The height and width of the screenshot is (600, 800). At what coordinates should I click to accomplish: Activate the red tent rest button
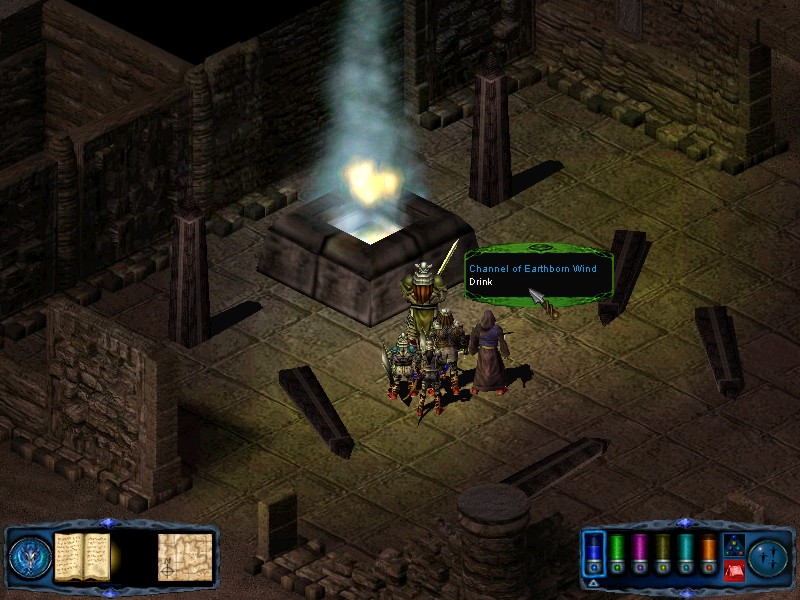733,571
